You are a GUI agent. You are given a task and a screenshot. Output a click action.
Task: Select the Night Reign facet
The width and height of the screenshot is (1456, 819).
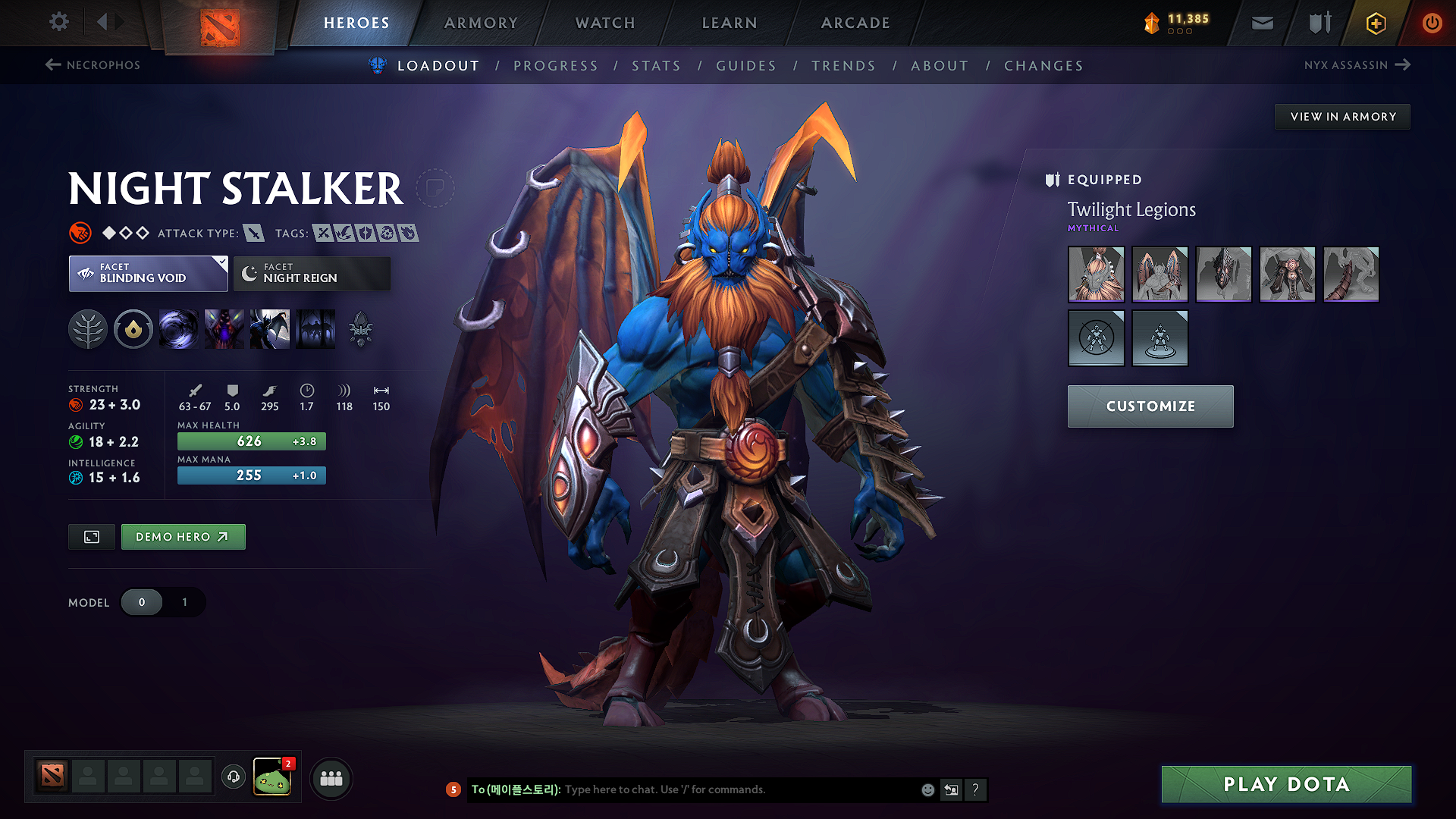point(312,274)
